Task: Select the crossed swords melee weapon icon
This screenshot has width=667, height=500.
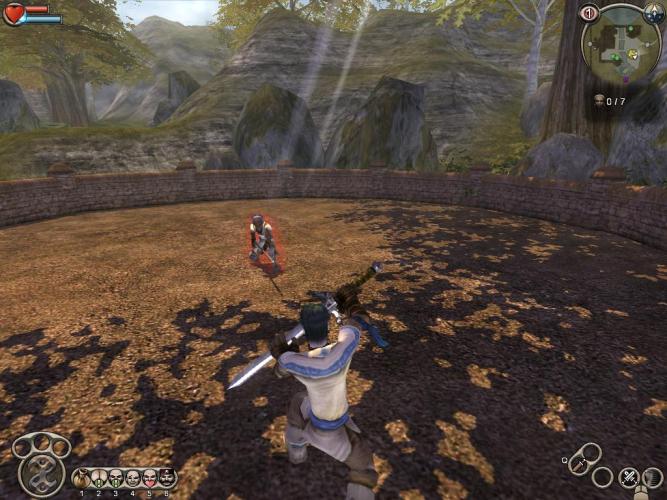Action: [629, 478]
